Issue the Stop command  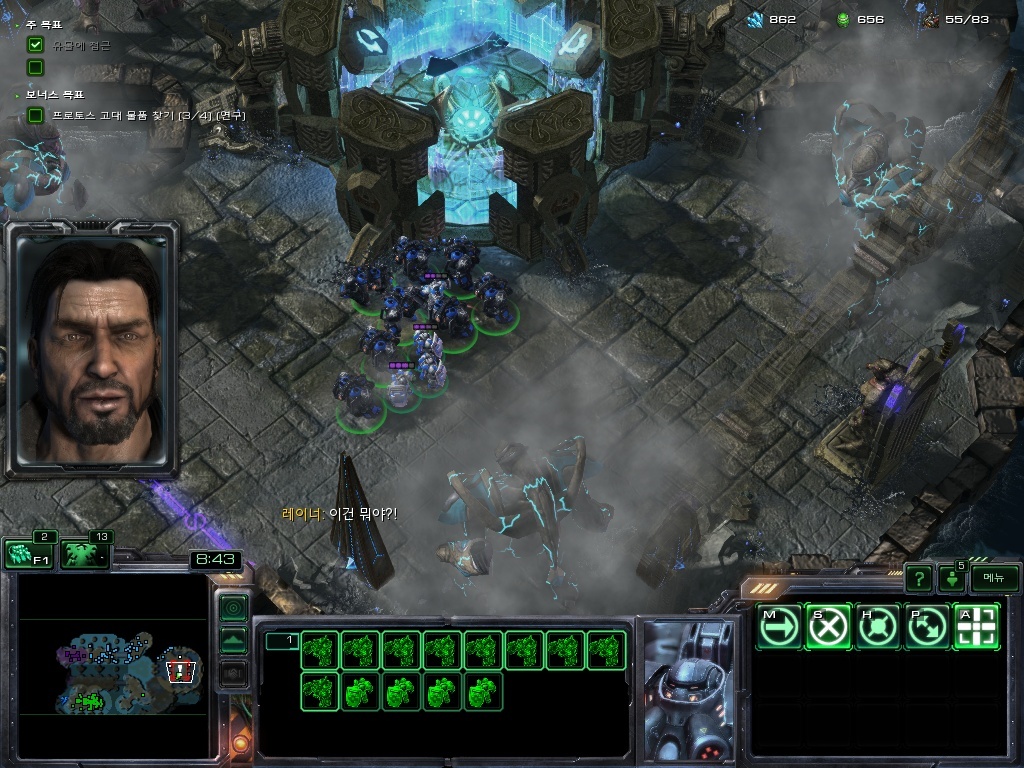(x=829, y=627)
